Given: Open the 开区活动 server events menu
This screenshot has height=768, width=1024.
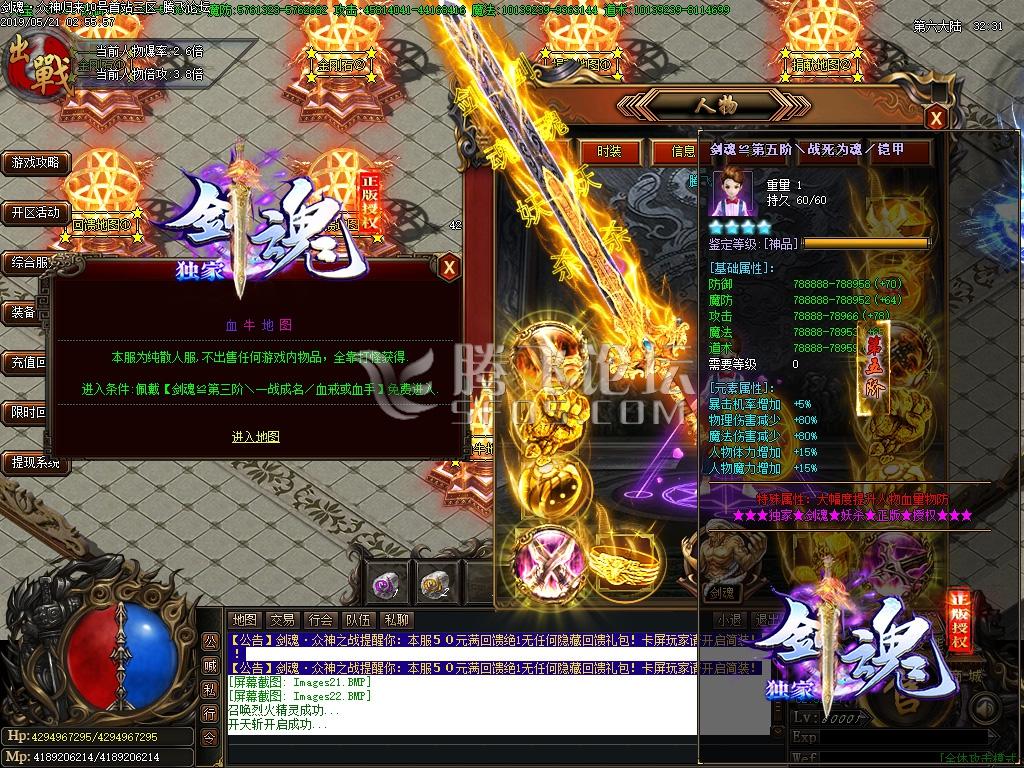Looking at the screenshot, I should [x=36, y=213].
